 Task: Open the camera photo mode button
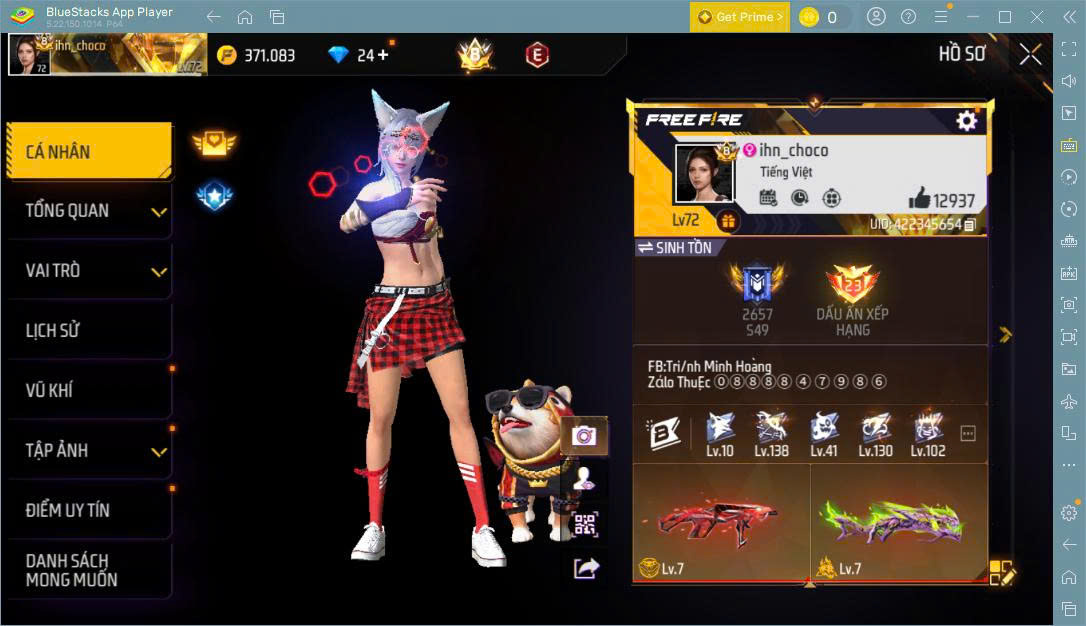(x=584, y=435)
